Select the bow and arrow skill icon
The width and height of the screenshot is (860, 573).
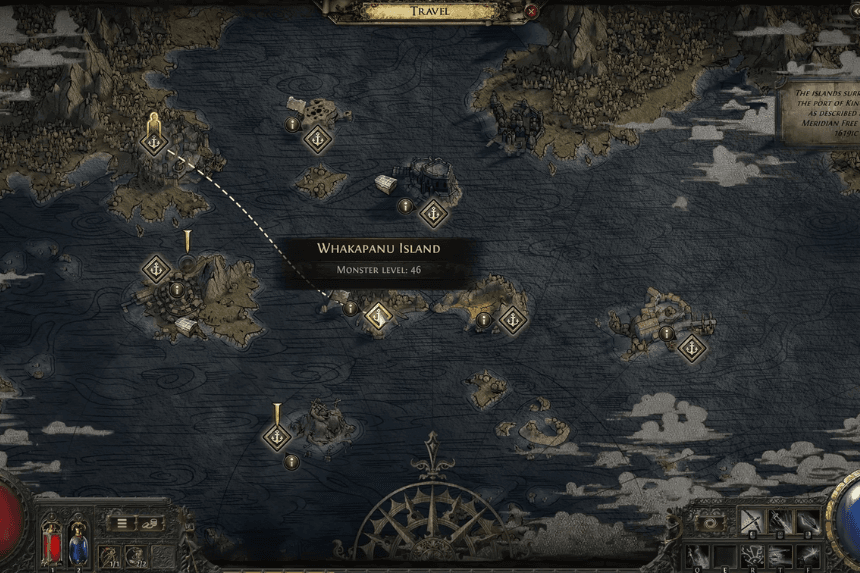pyautogui.click(x=751, y=521)
